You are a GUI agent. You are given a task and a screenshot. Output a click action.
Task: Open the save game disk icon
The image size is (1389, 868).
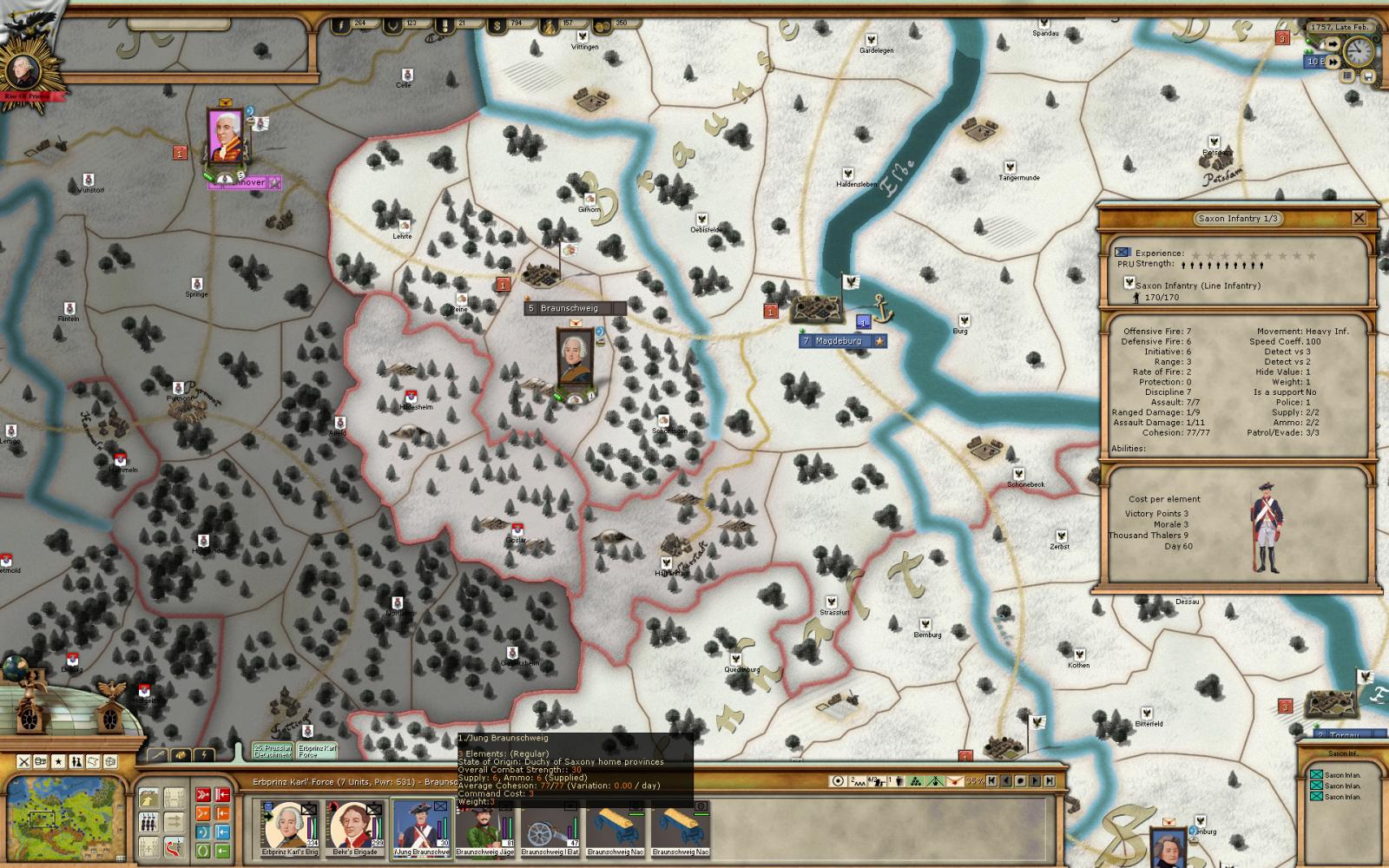point(1369,76)
